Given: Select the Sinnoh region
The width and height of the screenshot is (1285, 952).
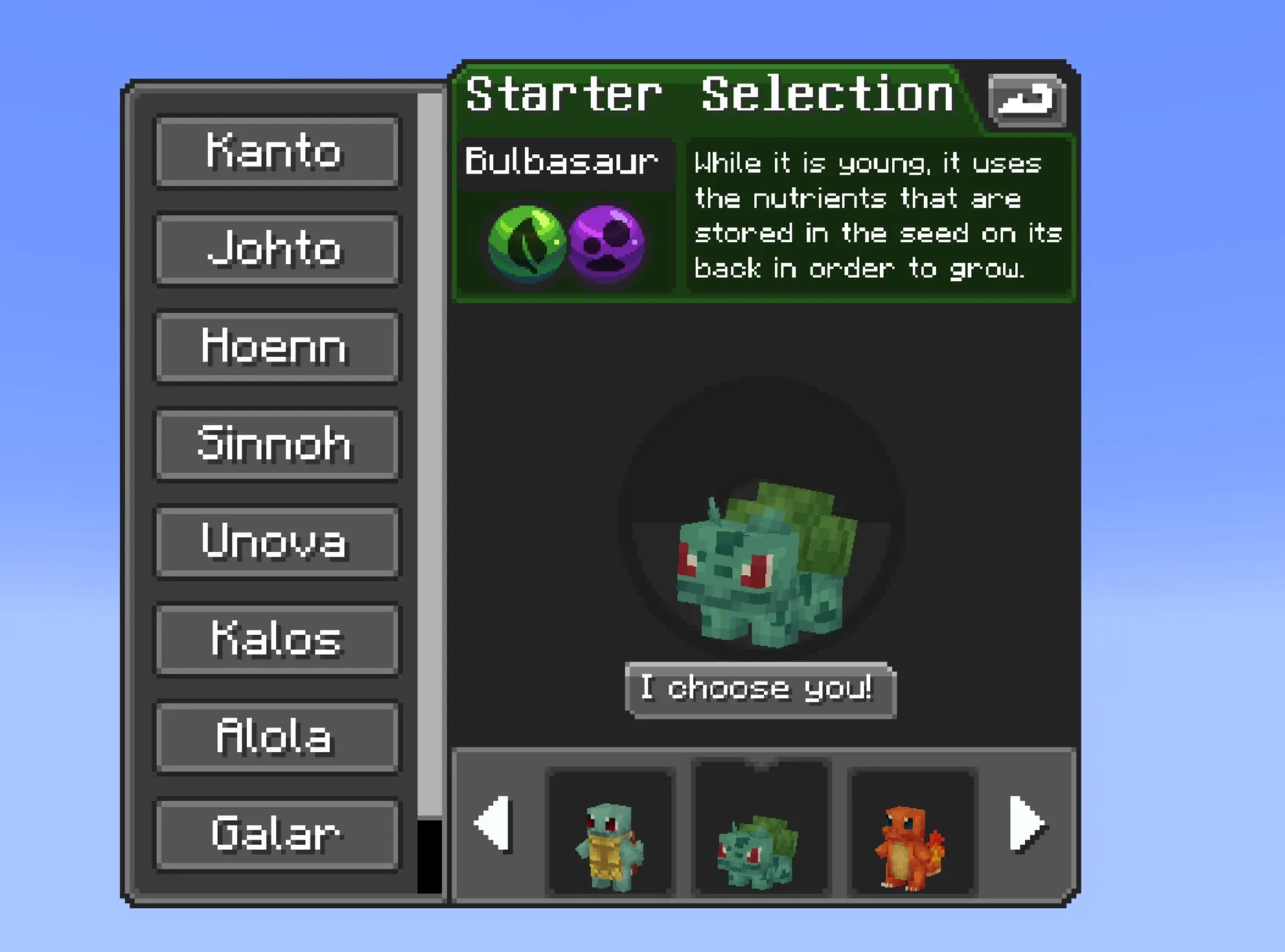Looking at the screenshot, I should click(277, 444).
